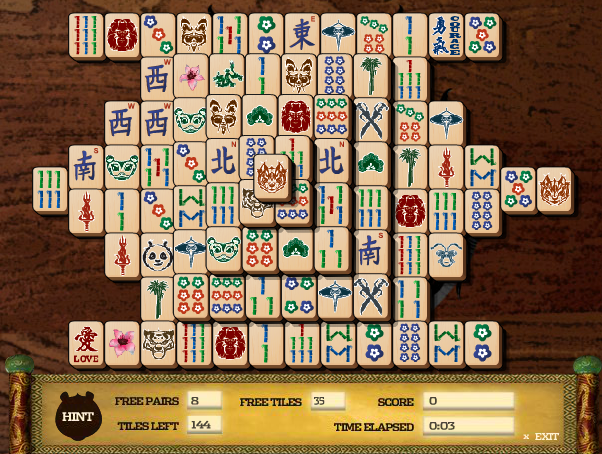This screenshot has width=602, height=454.
Task: Pick the pink flower tile beside LOVE
Action: [121, 343]
